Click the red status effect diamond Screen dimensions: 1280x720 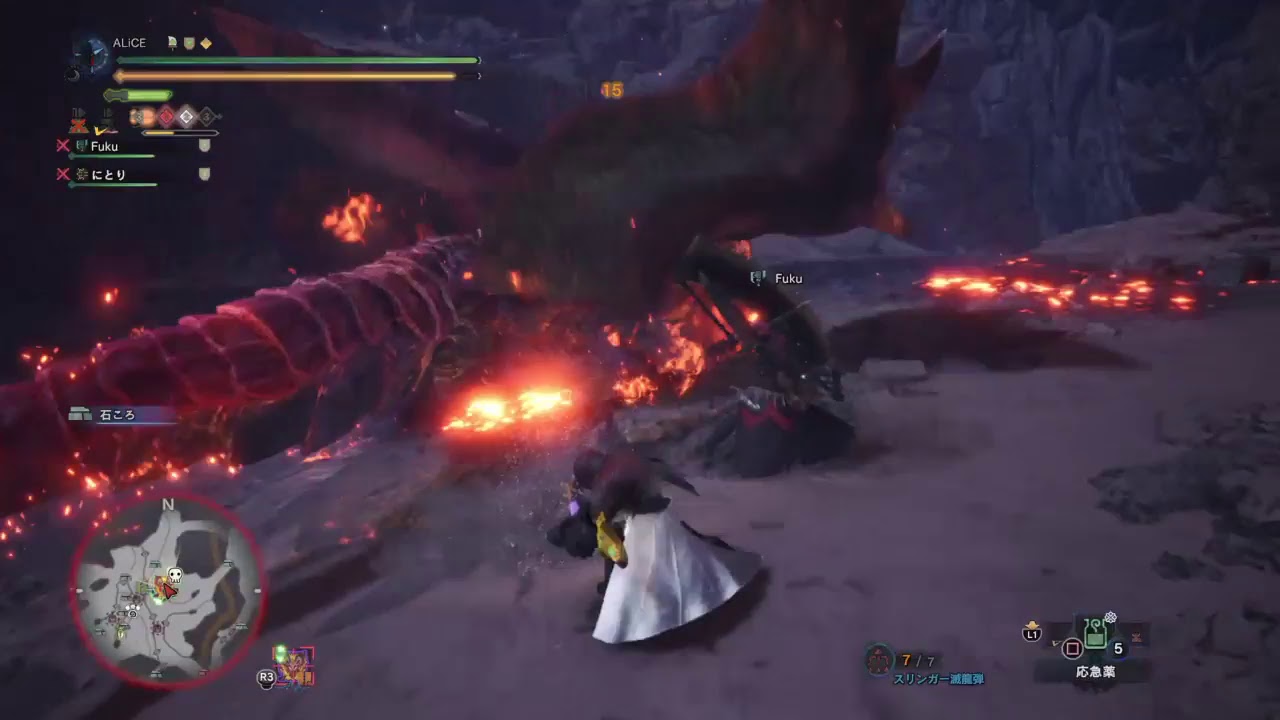pos(166,117)
